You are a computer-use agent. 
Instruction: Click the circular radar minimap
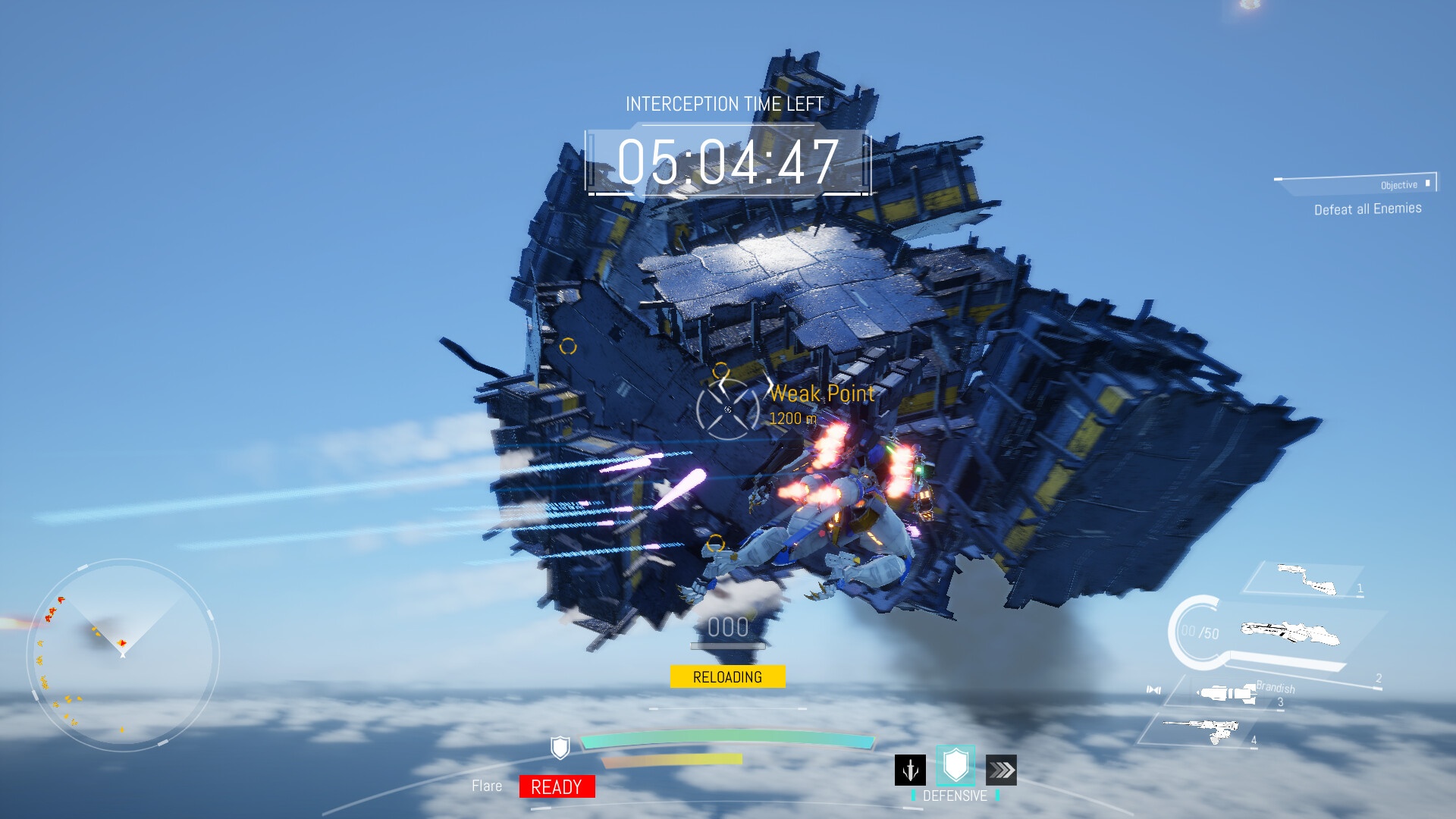pyautogui.click(x=123, y=655)
